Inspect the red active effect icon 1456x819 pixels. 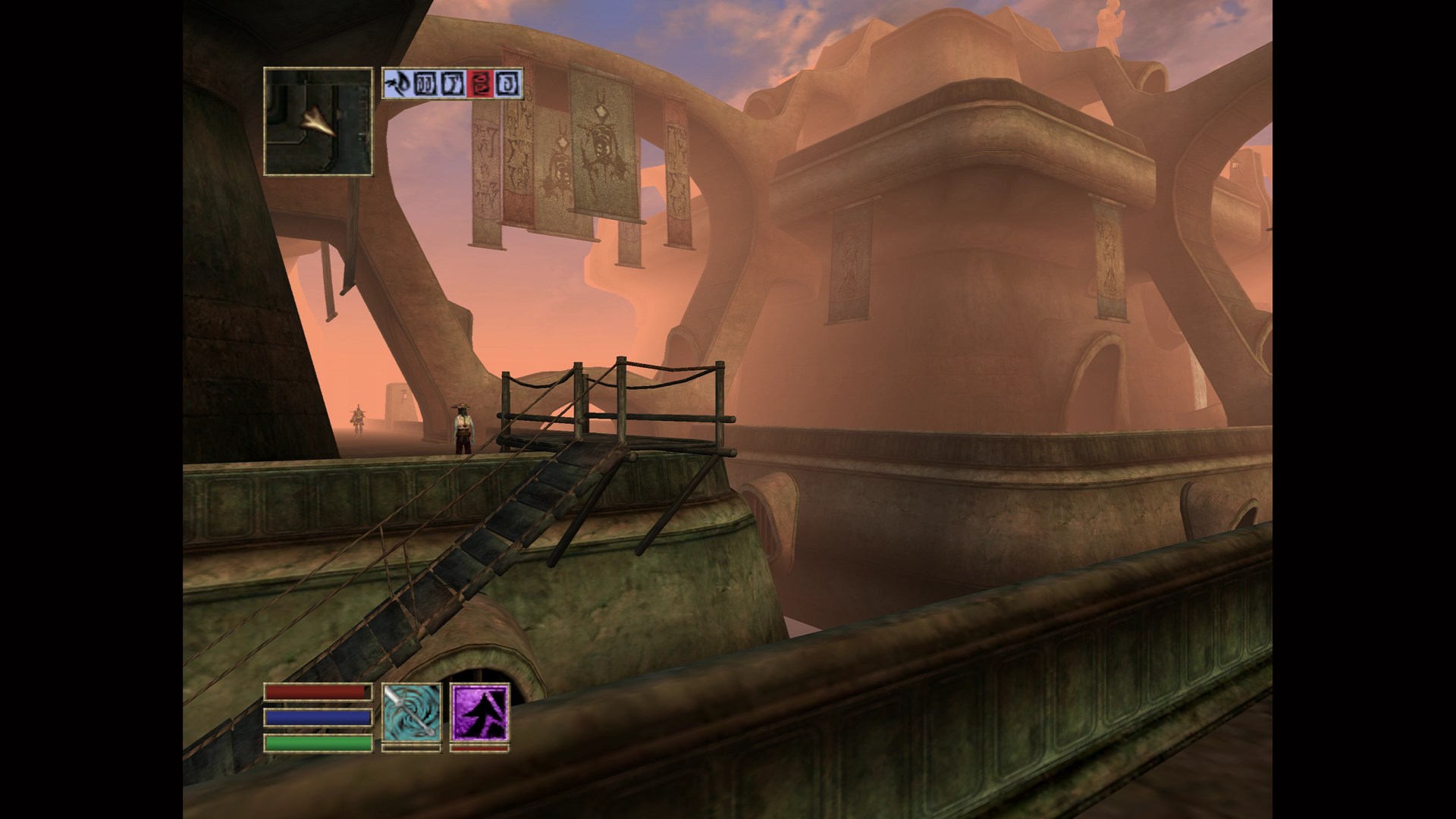tap(479, 83)
